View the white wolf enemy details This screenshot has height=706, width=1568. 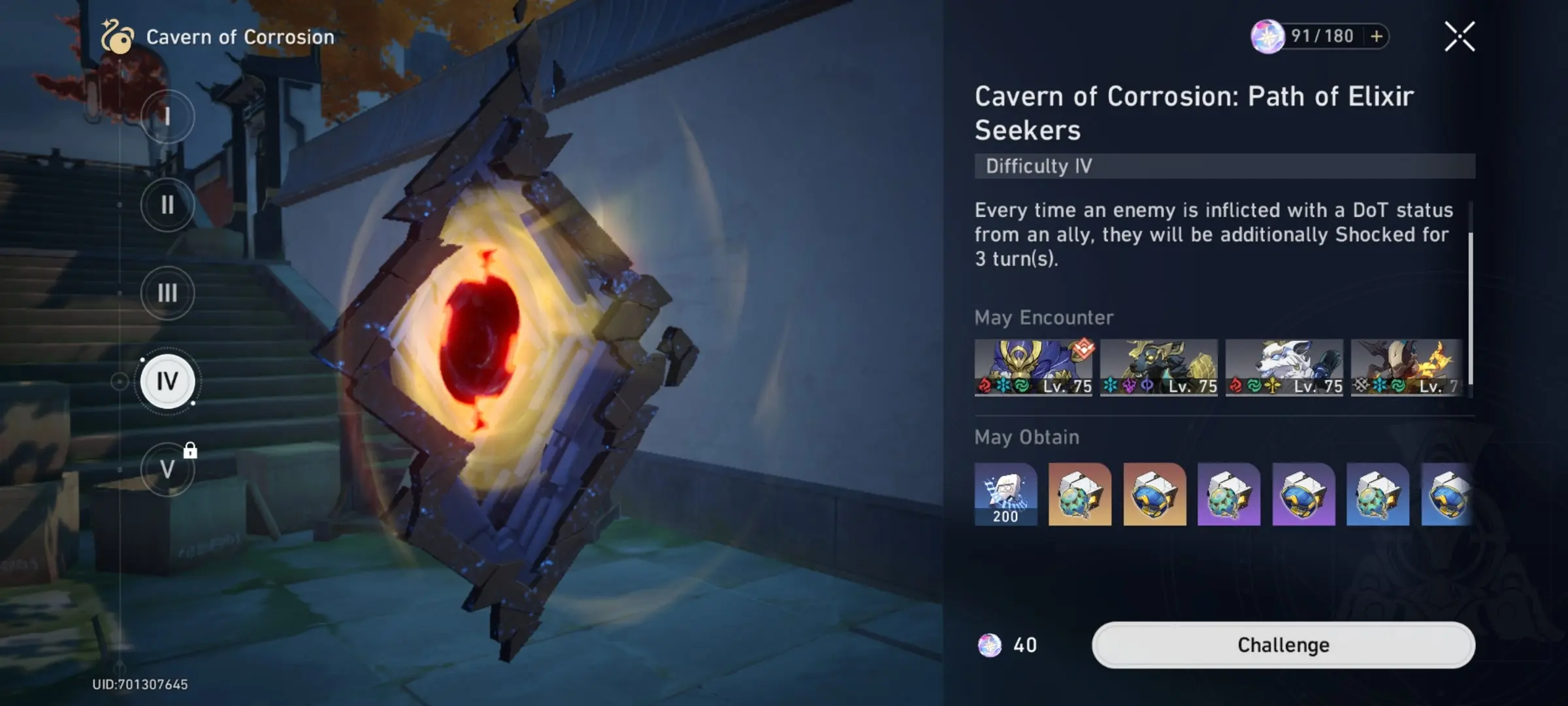(x=1284, y=367)
